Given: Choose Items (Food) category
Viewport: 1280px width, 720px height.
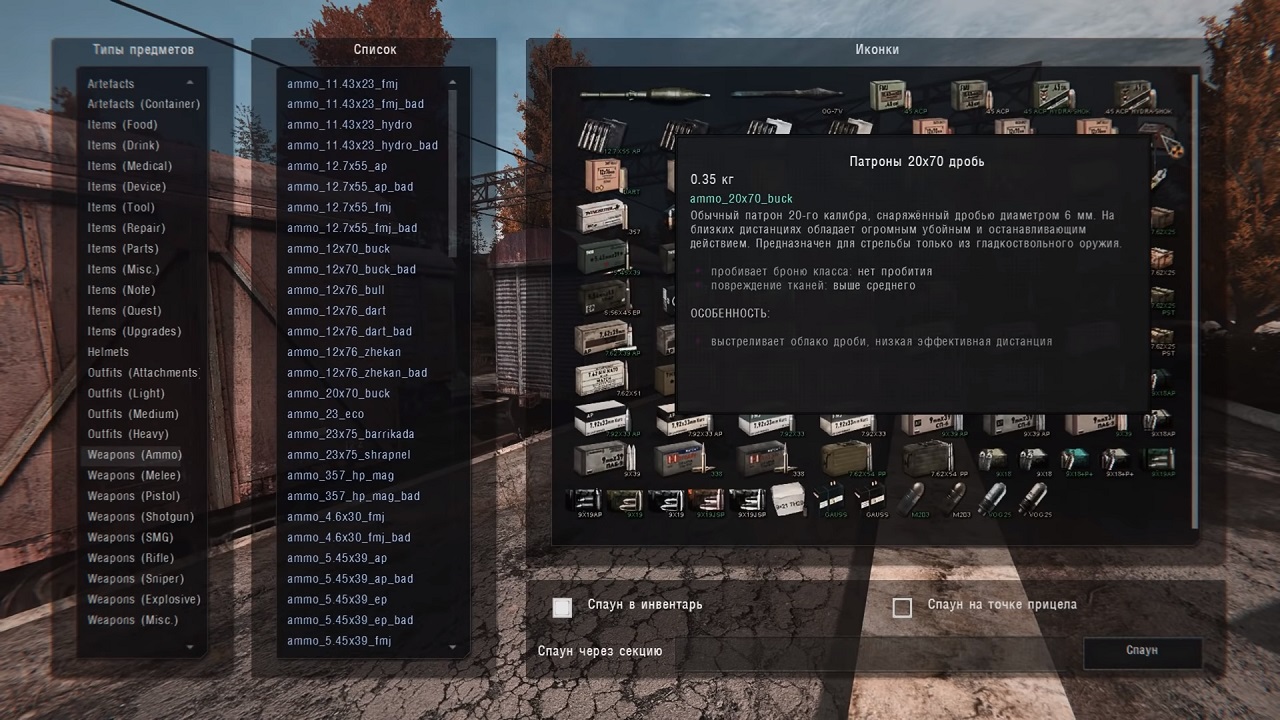Looking at the screenshot, I should point(122,125).
